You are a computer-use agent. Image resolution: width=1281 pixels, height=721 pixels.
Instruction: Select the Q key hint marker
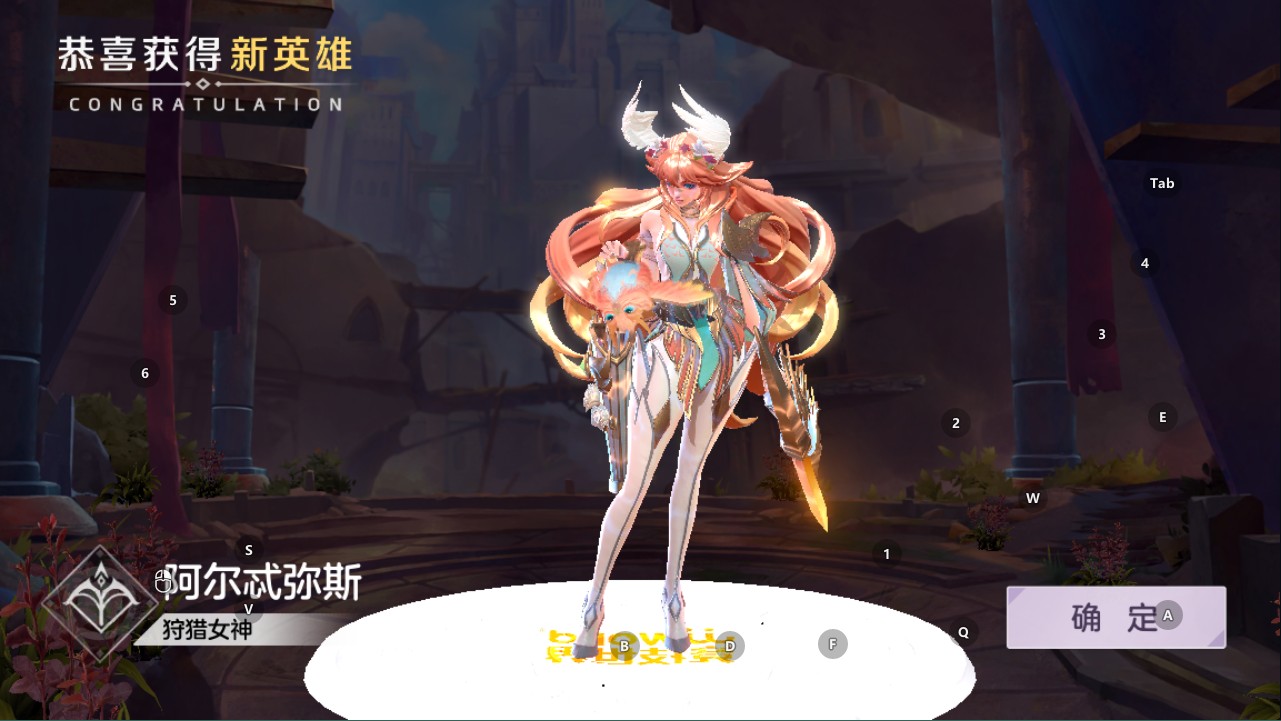[x=962, y=631]
